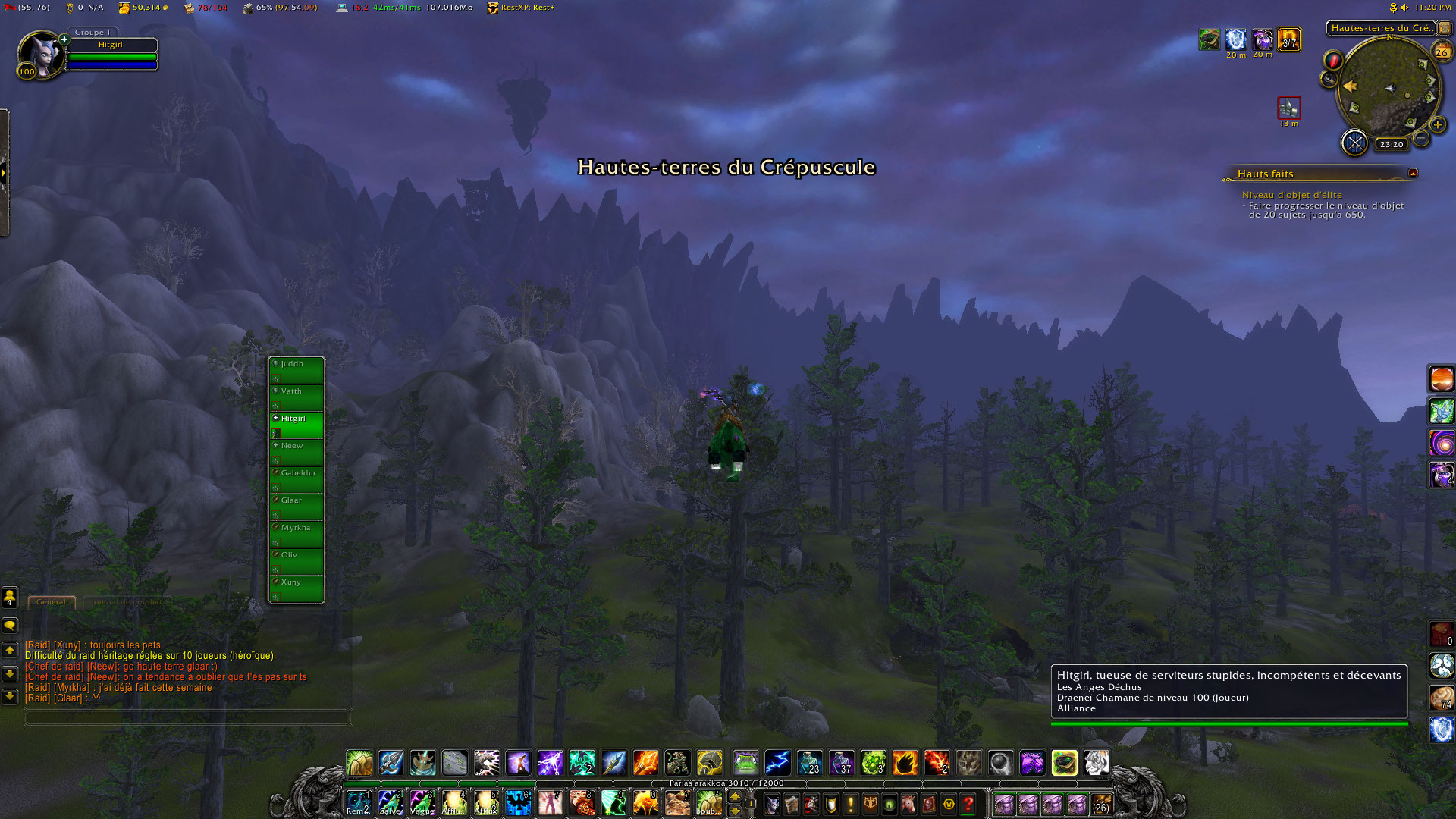
Task: Cast the blue lightning bolt spell
Action: click(x=777, y=763)
